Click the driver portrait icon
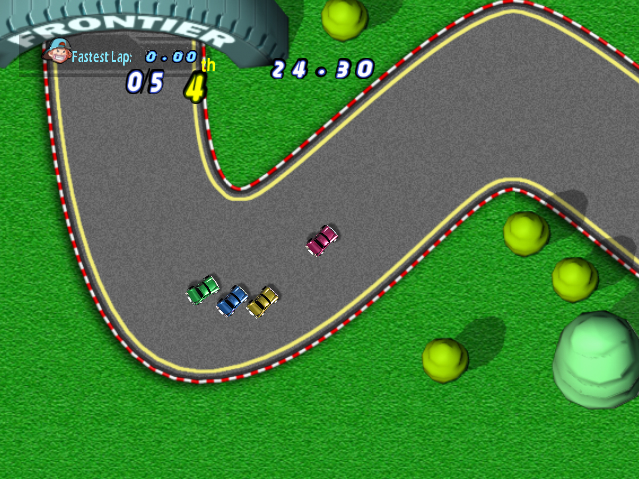640x480 pixels. (59, 52)
